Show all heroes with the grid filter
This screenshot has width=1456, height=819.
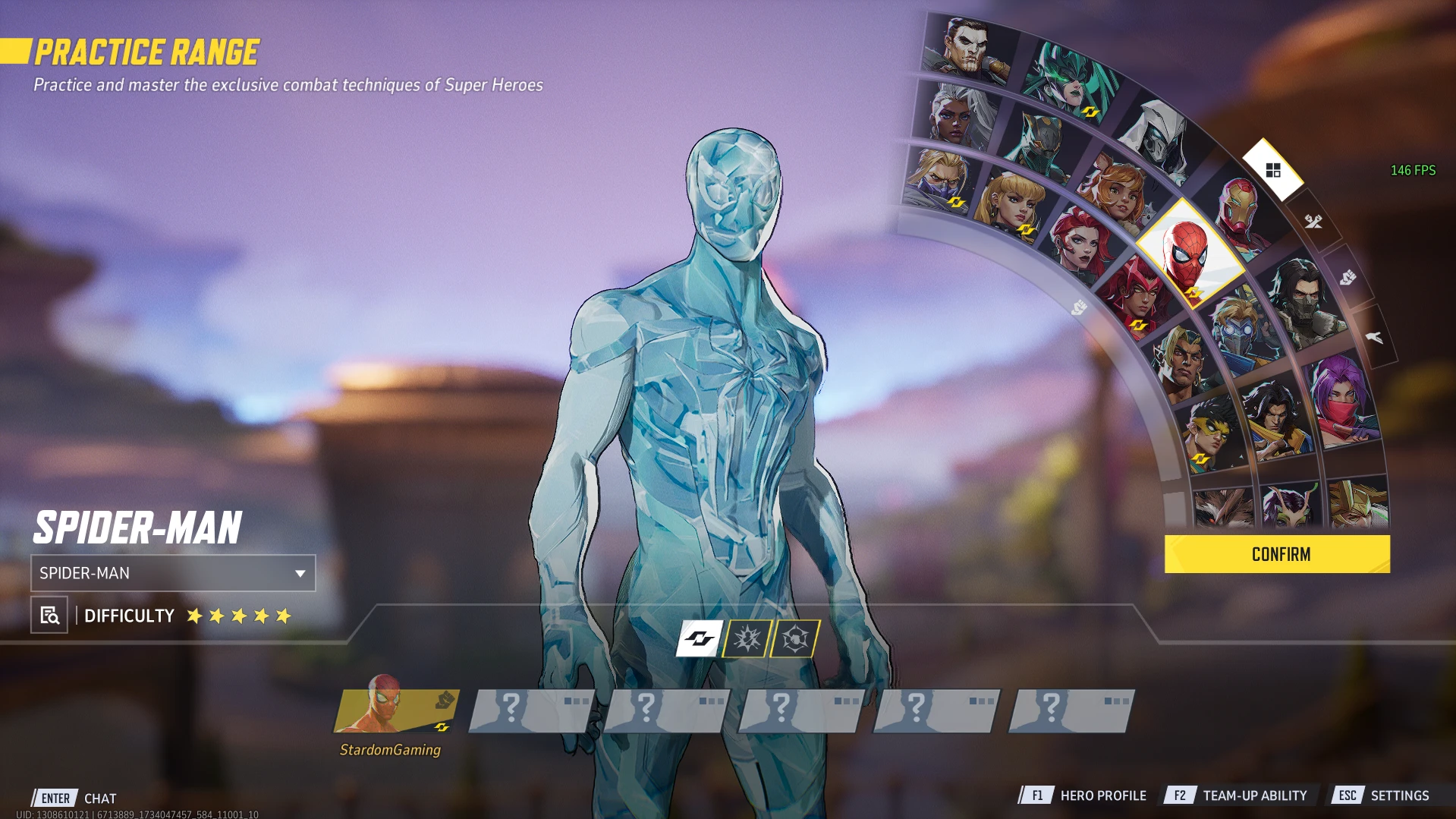tap(1273, 170)
